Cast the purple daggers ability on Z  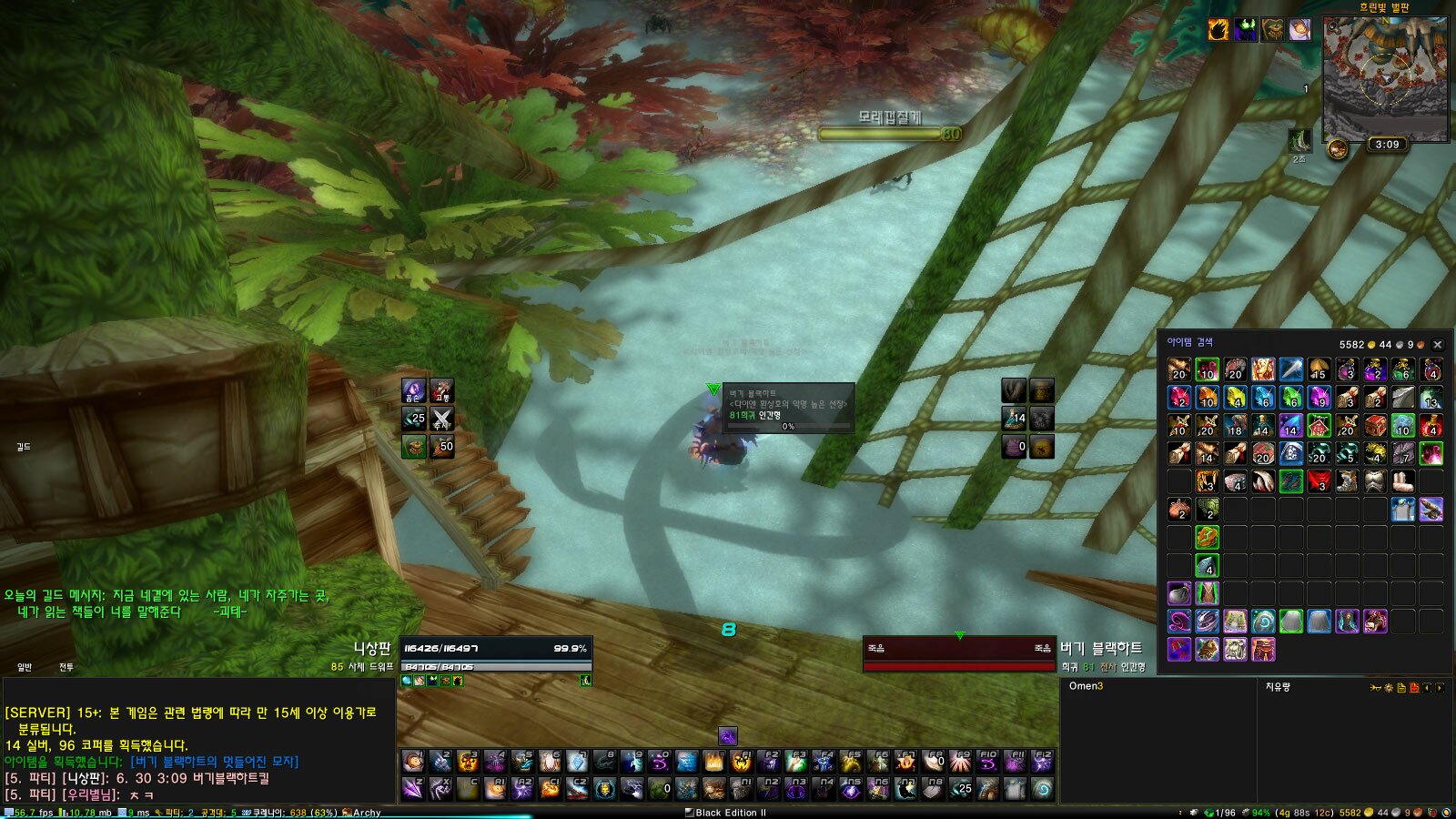[x=414, y=789]
